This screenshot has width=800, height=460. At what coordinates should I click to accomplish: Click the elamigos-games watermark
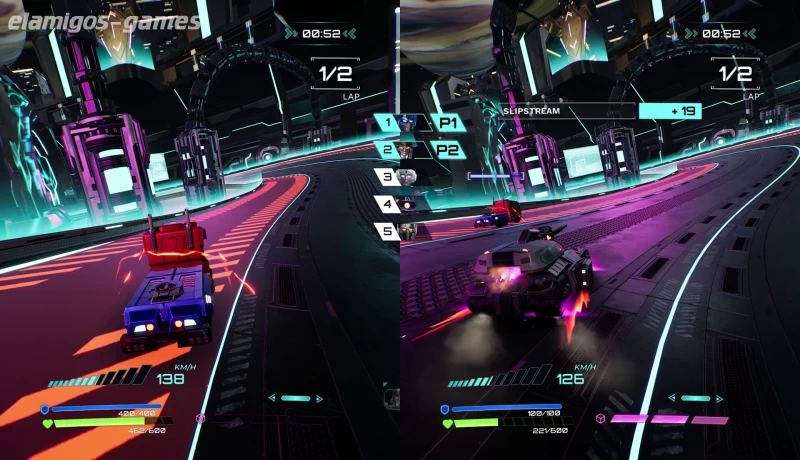(x=102, y=20)
